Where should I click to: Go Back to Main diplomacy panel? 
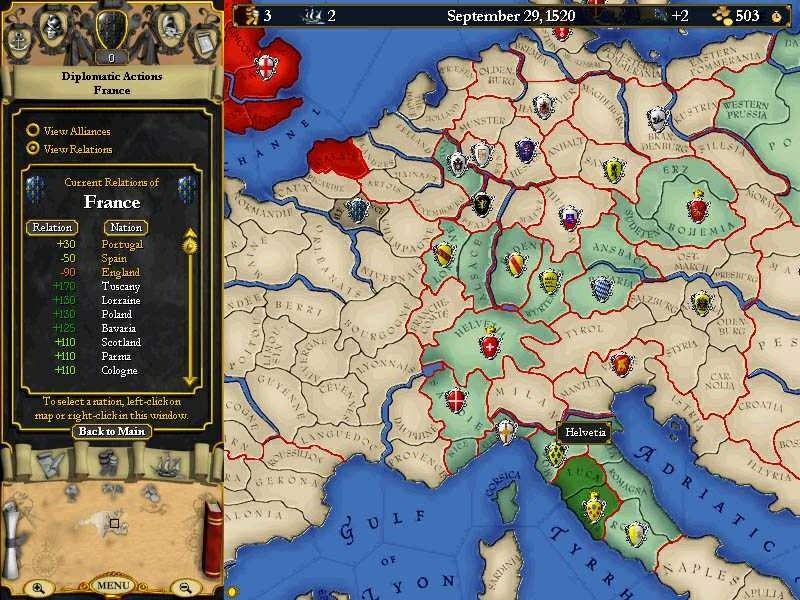point(111,431)
